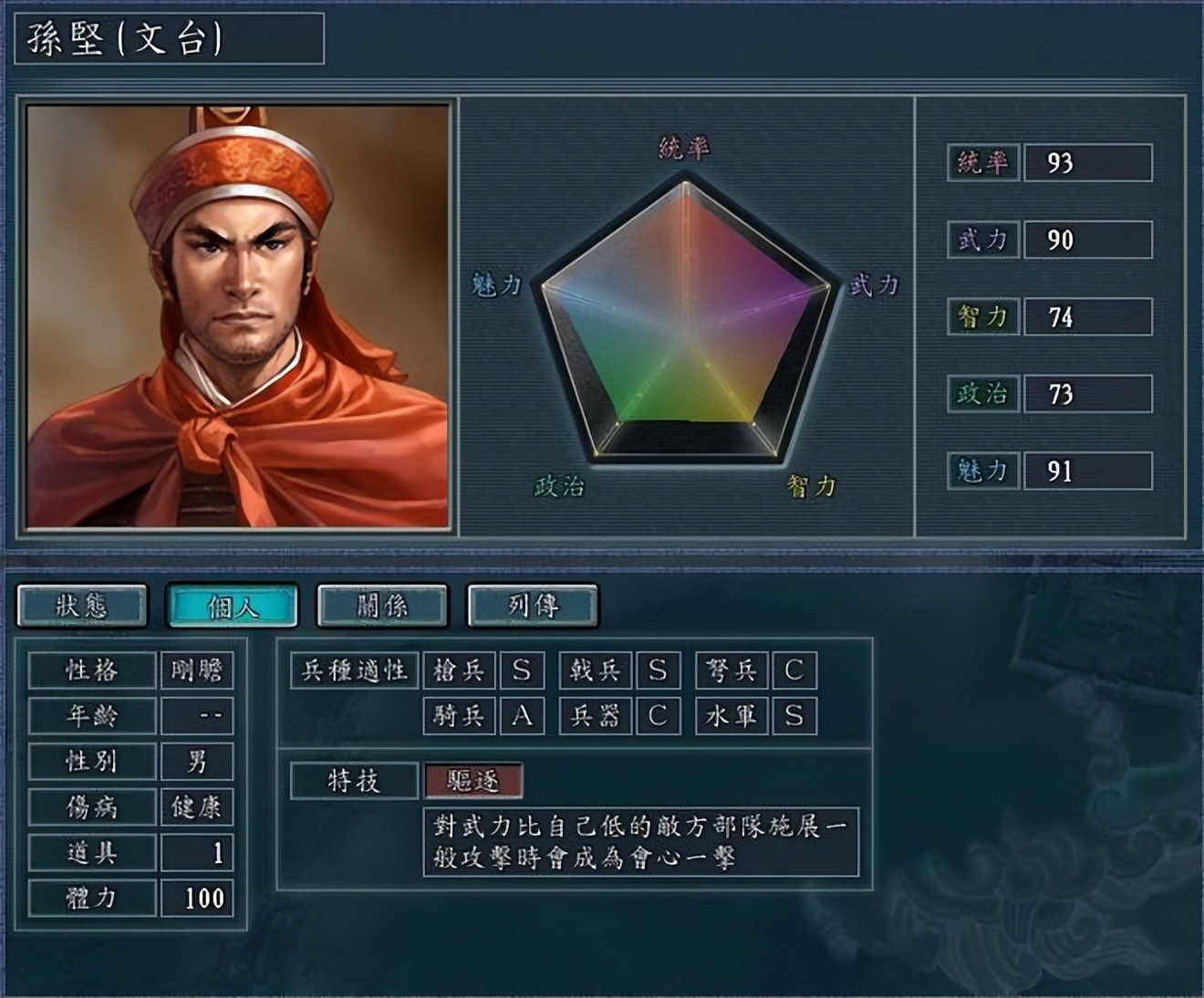1204x998 pixels.
Task: Switch to the 關係 relations tab
Action: (383, 604)
